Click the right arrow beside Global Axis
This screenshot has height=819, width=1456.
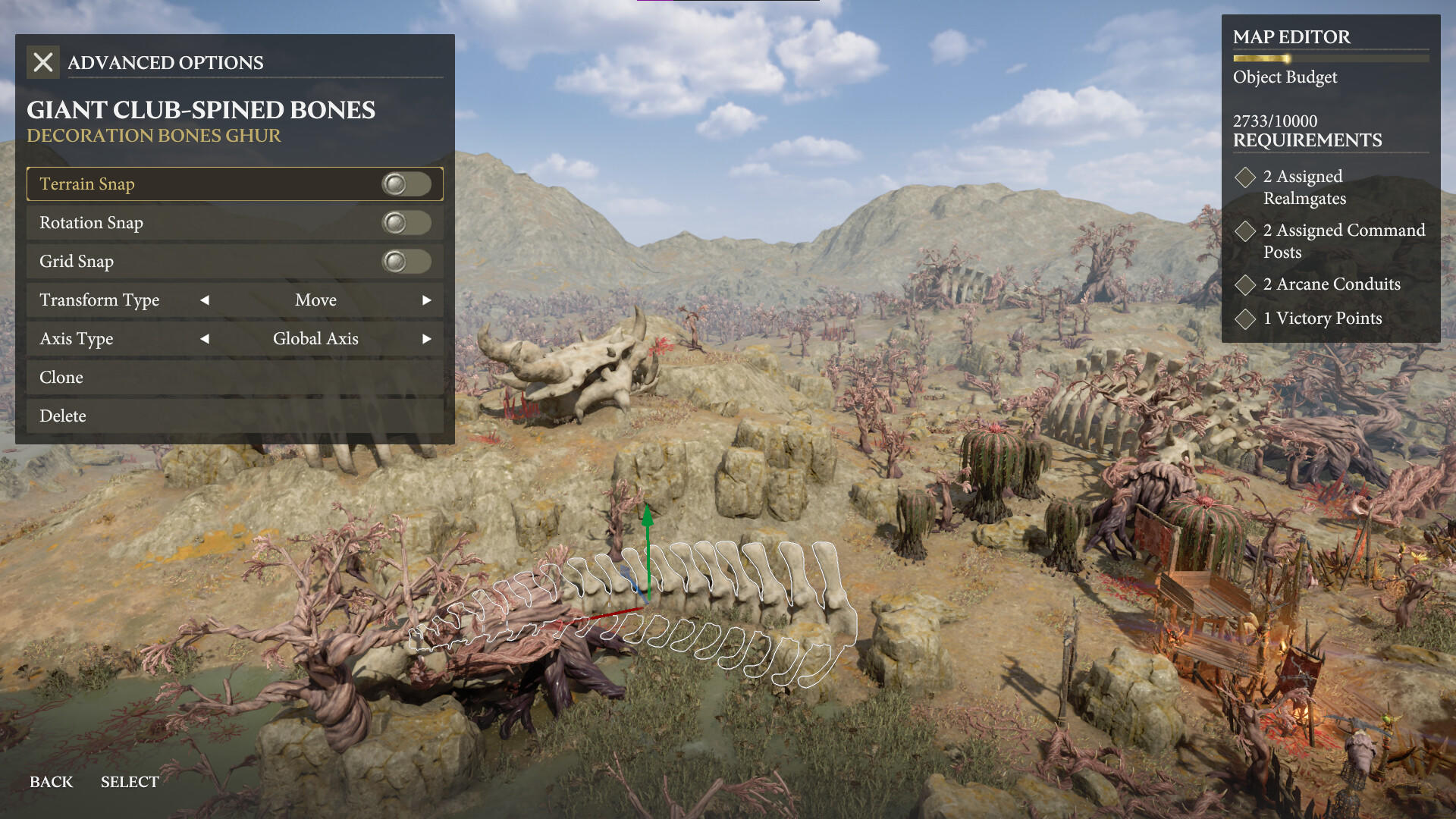(427, 339)
